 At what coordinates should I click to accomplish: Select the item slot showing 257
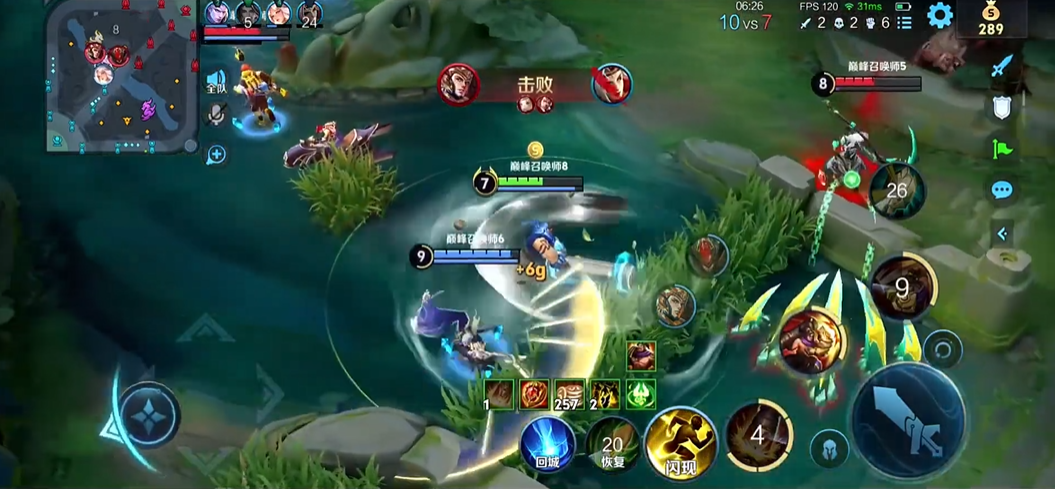(569, 394)
